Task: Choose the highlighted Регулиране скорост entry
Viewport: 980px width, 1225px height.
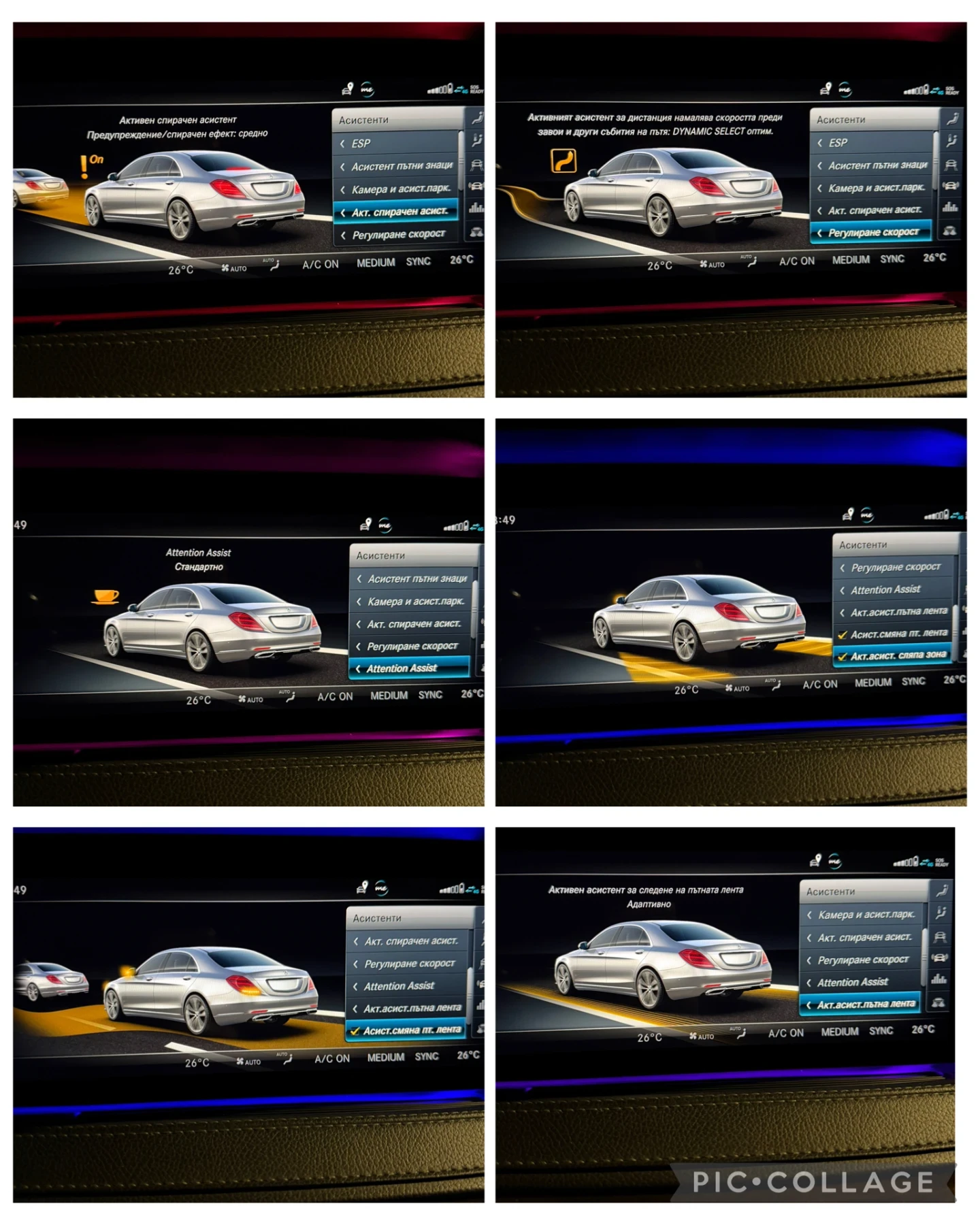Action: pos(873,233)
